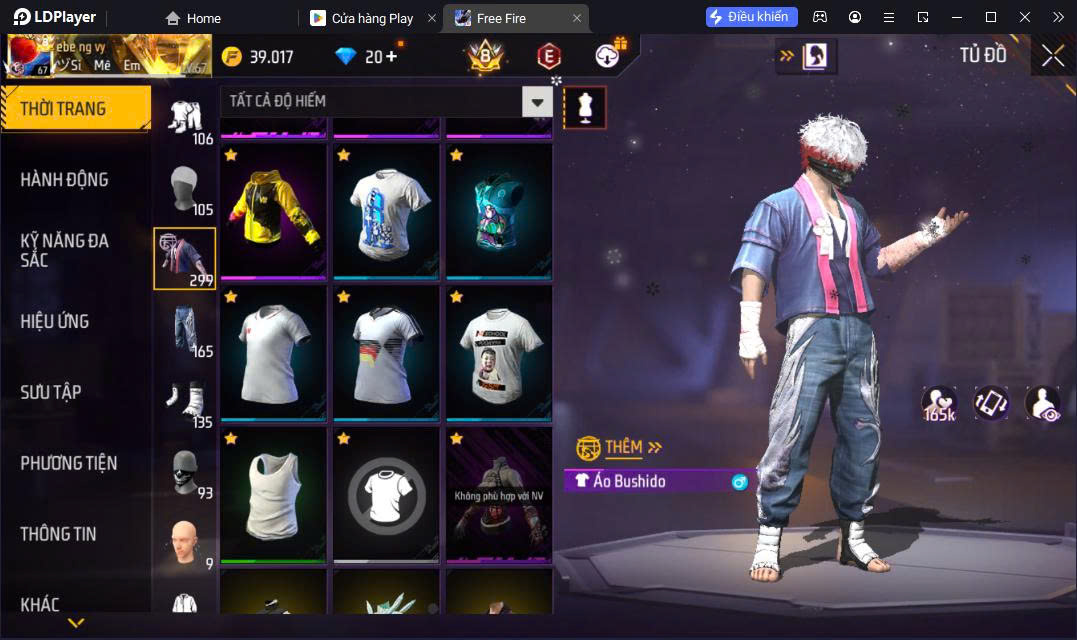This screenshot has width=1077, height=640.
Task: Select the plain white tank top
Action: pos(273,494)
